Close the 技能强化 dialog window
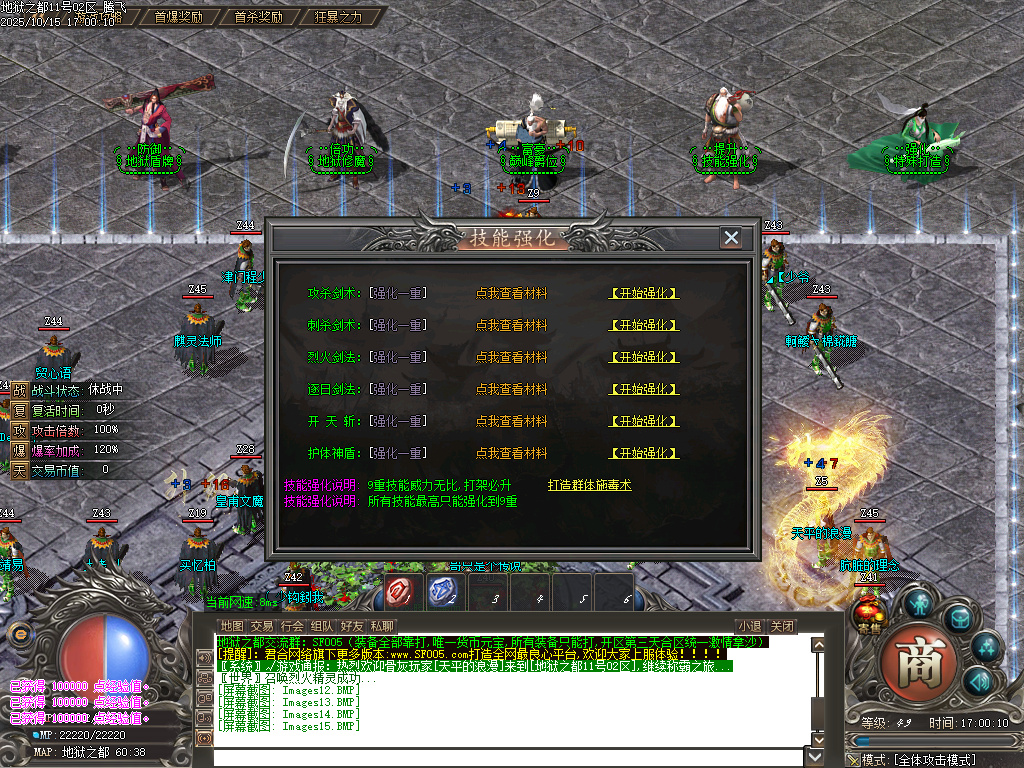The height and width of the screenshot is (768, 1024). click(x=731, y=238)
